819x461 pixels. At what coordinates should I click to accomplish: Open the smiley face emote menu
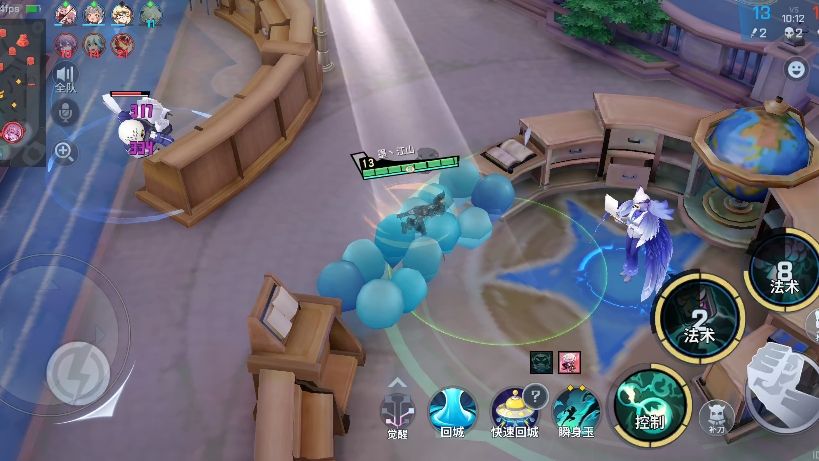click(796, 69)
